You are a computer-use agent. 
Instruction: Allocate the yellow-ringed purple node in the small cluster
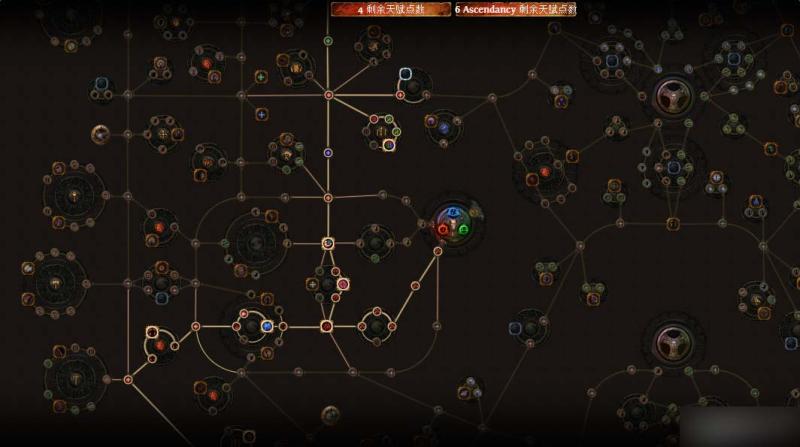(x=389, y=145)
